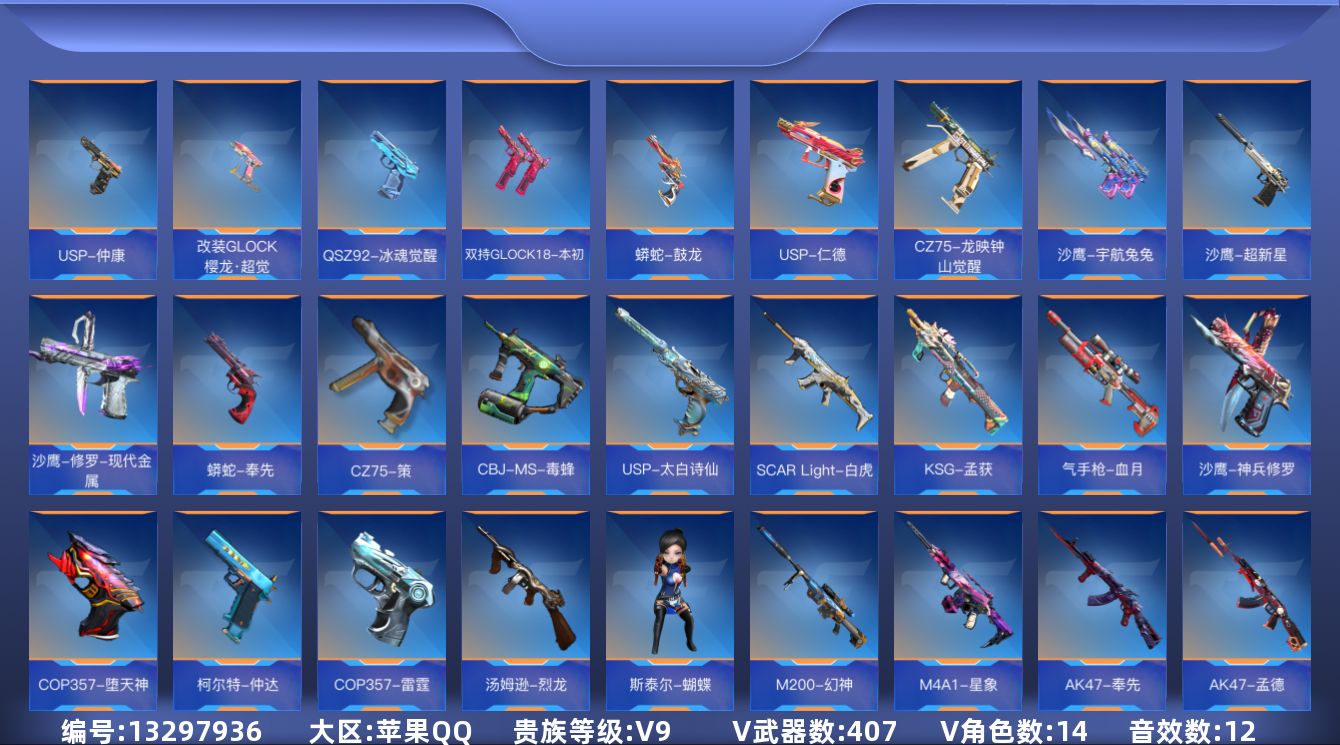Open the KSG-孟获 shotgun card

pyautogui.click(x=957, y=394)
